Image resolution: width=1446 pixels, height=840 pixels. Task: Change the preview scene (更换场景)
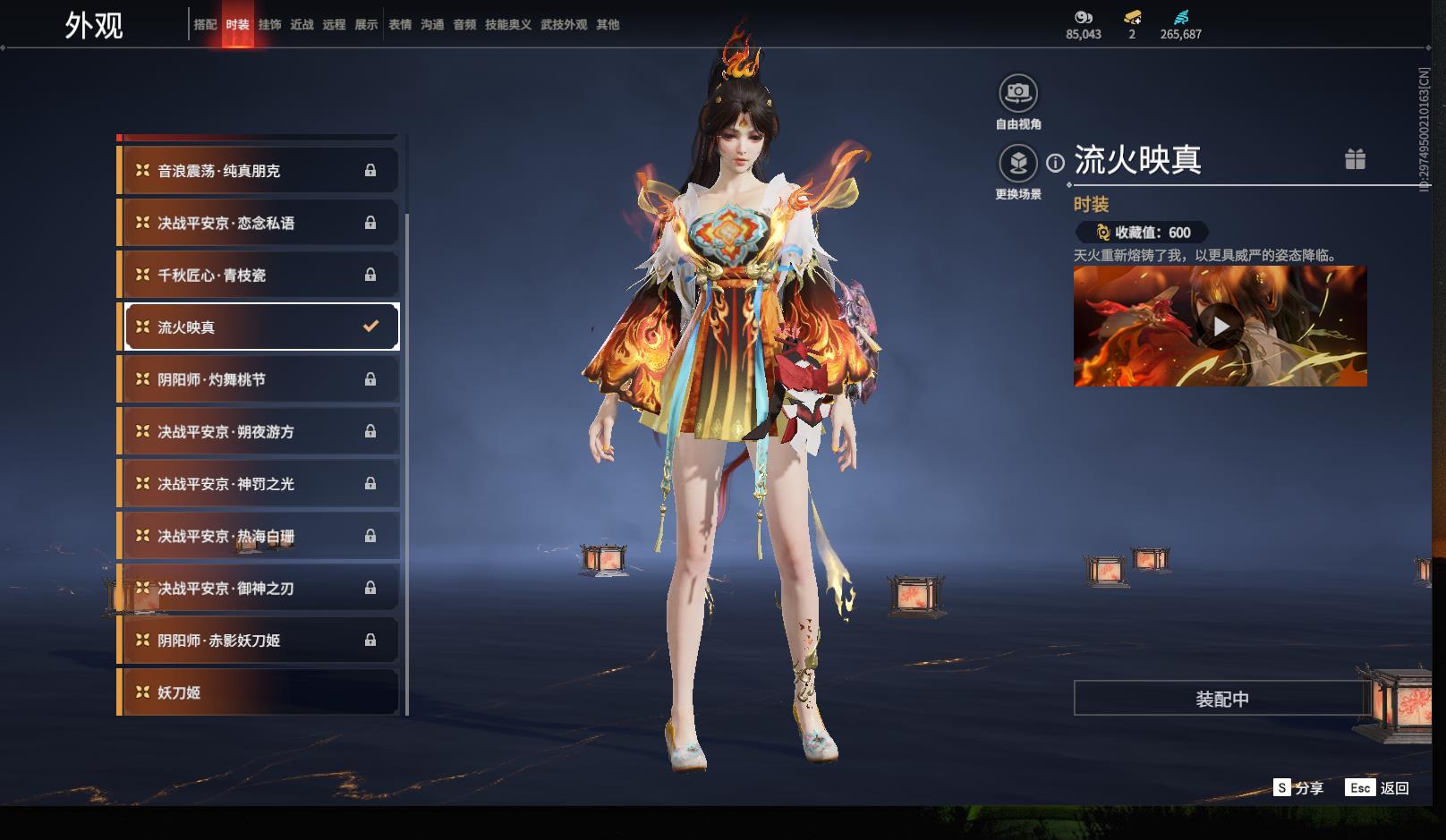pos(1018,163)
